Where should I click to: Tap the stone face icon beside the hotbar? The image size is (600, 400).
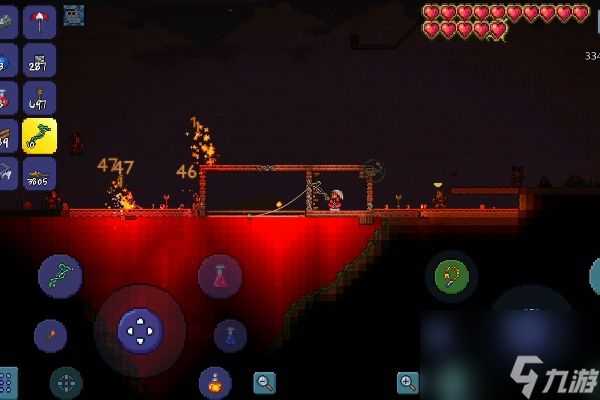(73, 14)
